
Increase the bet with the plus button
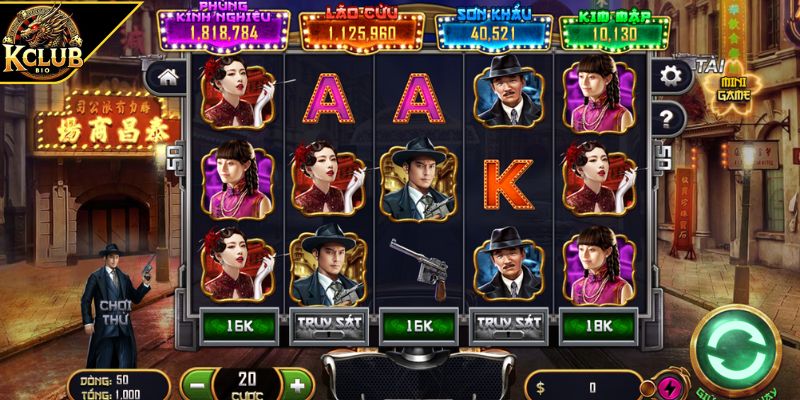[296, 384]
